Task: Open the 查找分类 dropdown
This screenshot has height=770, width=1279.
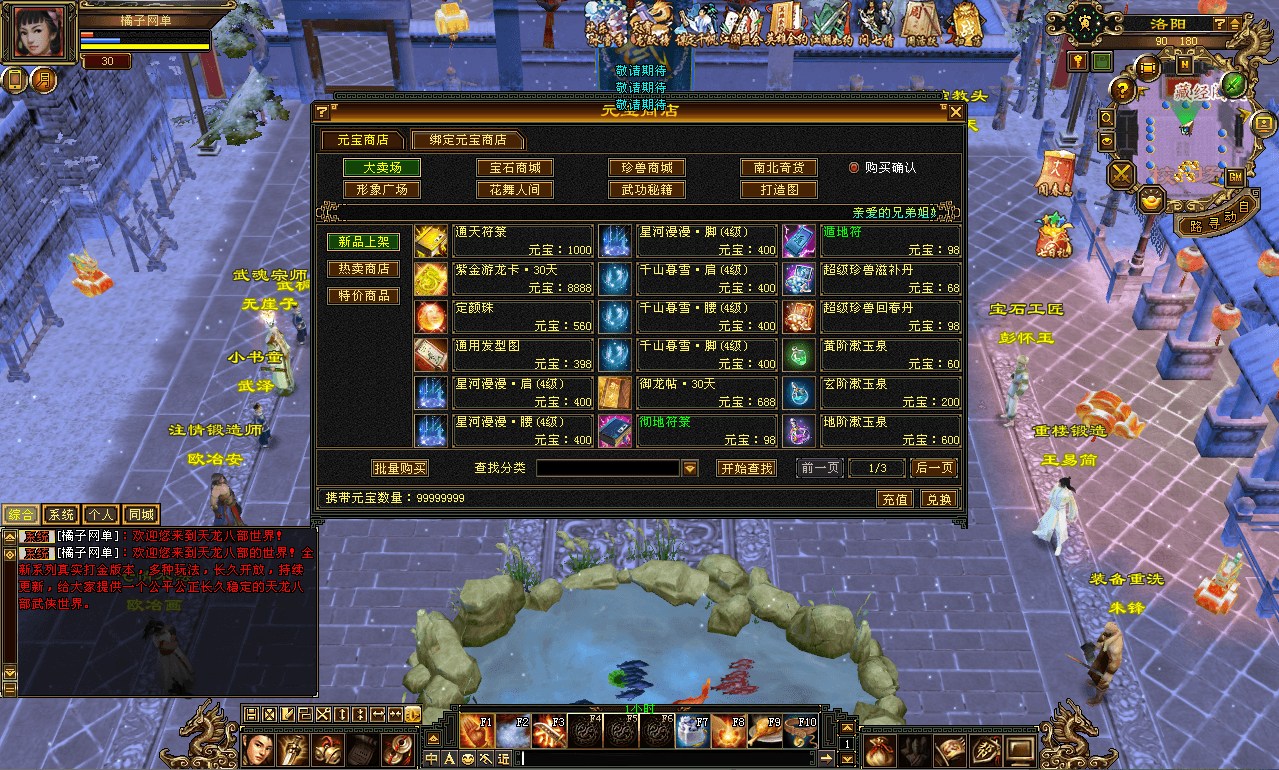Action: pyautogui.click(x=690, y=468)
